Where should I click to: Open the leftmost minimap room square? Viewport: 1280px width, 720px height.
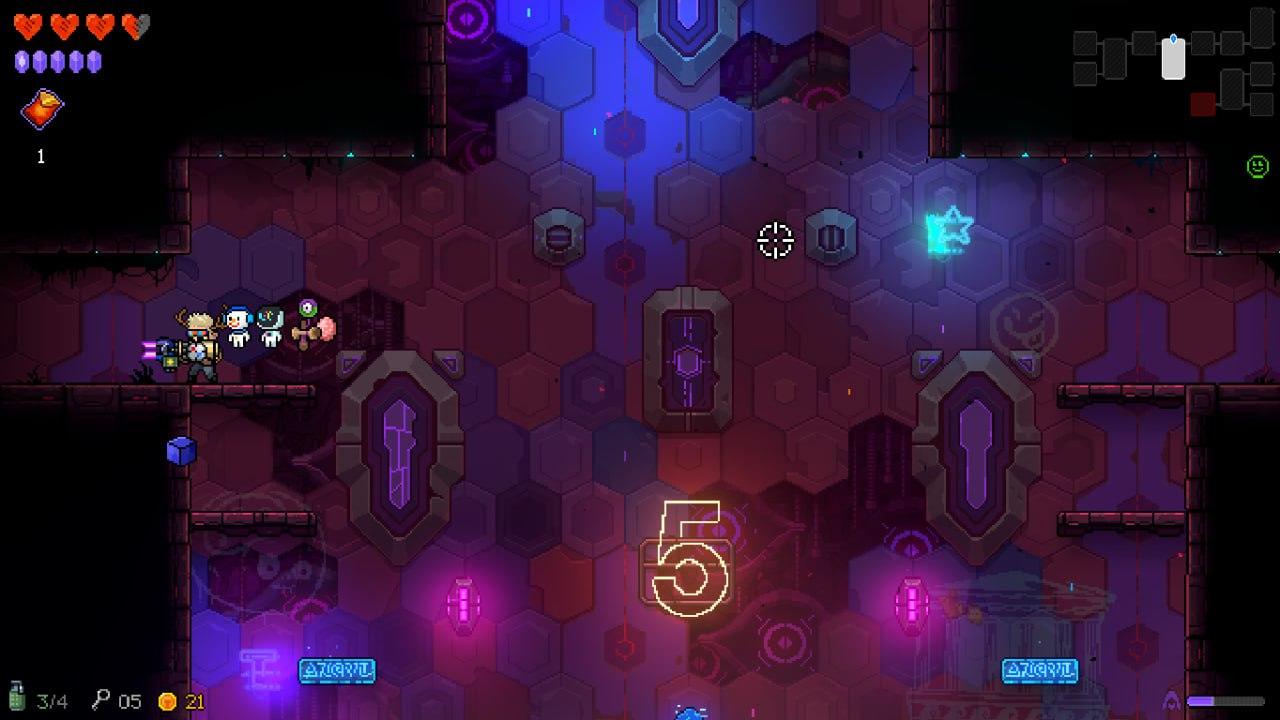coord(1085,43)
